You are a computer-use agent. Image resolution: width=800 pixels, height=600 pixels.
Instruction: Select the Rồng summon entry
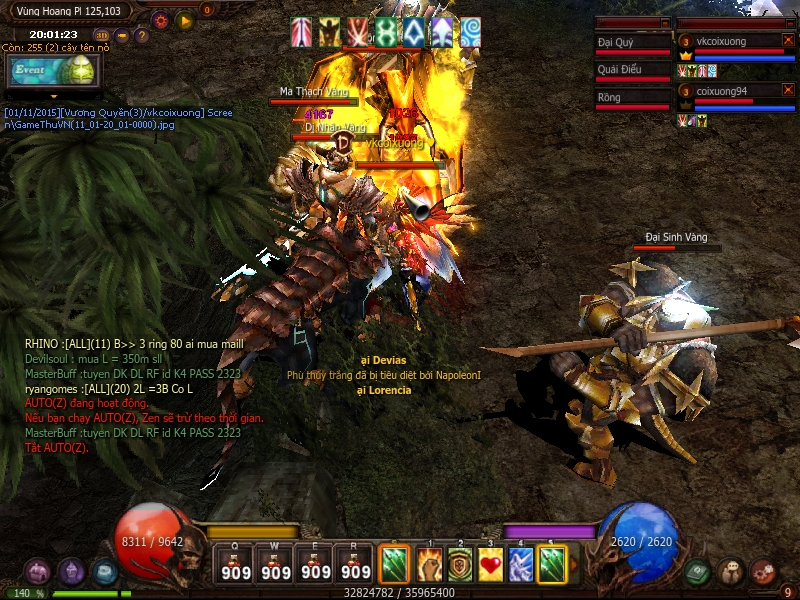(x=632, y=98)
